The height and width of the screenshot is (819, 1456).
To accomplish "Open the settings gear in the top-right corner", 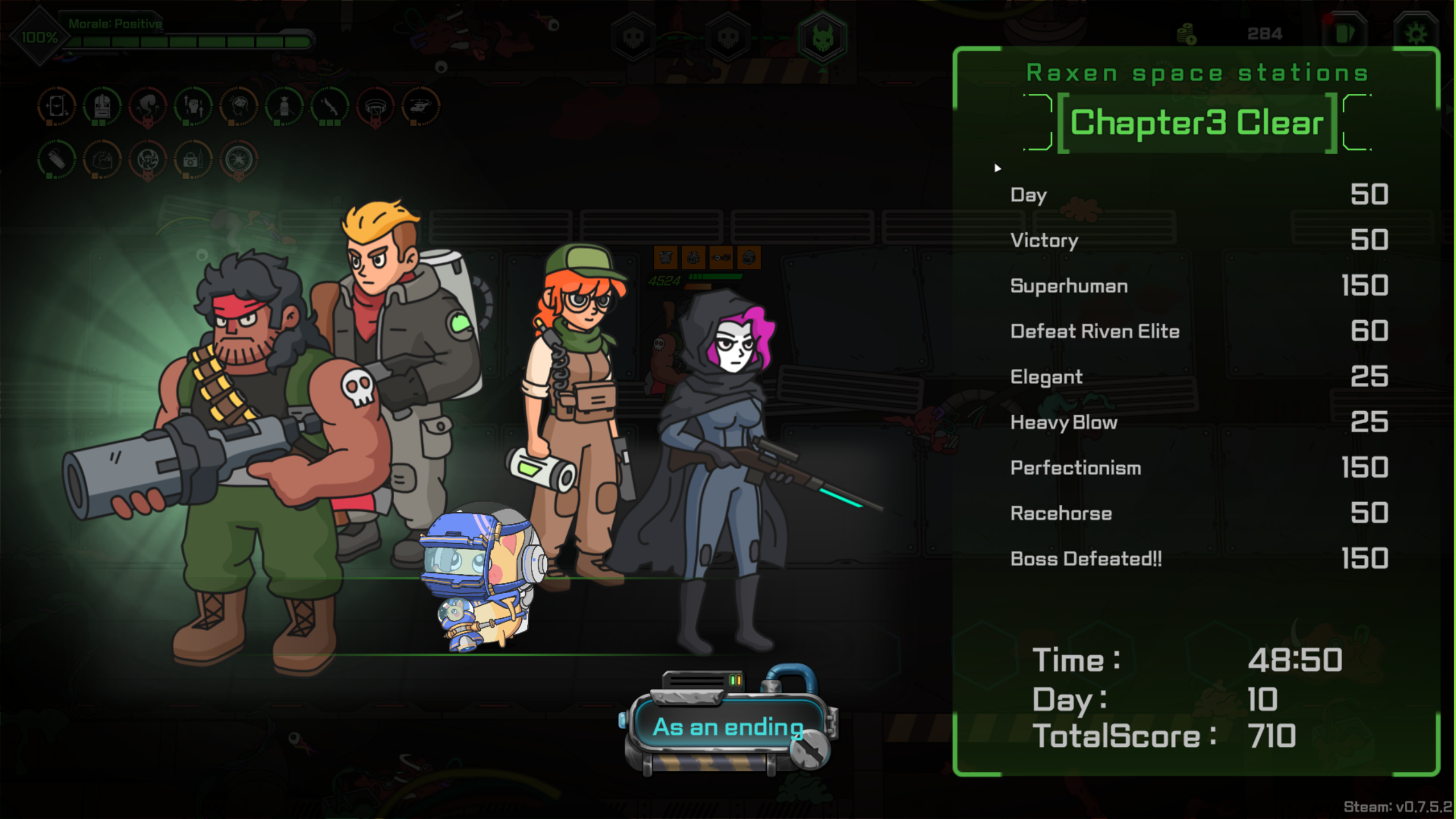I will click(1417, 32).
